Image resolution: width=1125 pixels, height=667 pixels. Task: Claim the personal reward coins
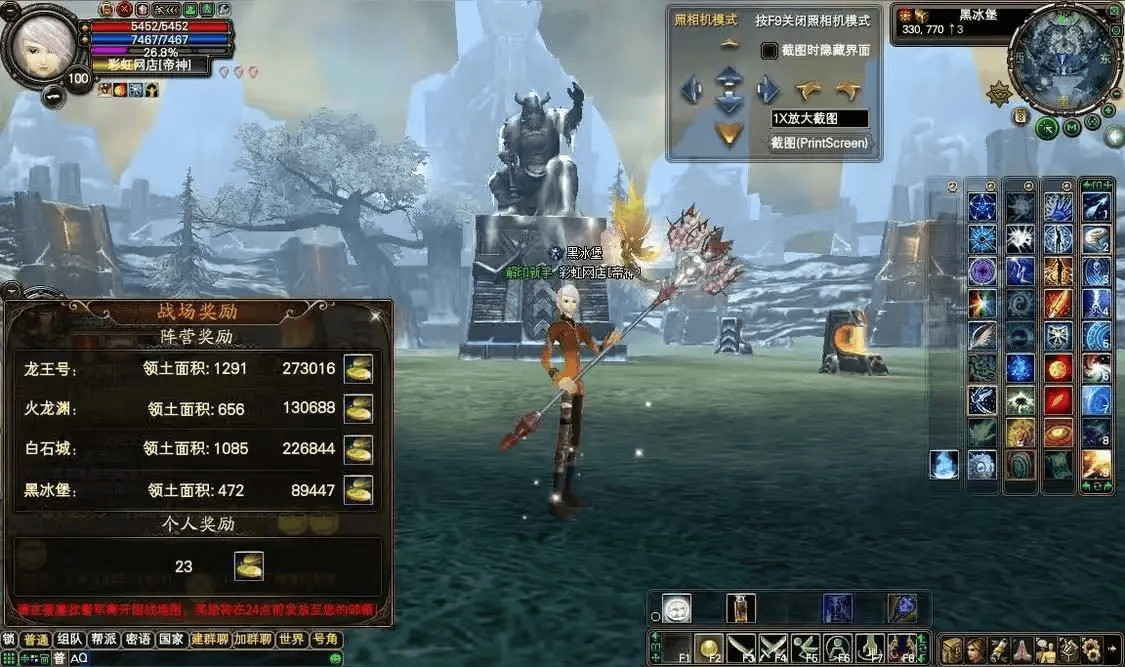pos(249,566)
